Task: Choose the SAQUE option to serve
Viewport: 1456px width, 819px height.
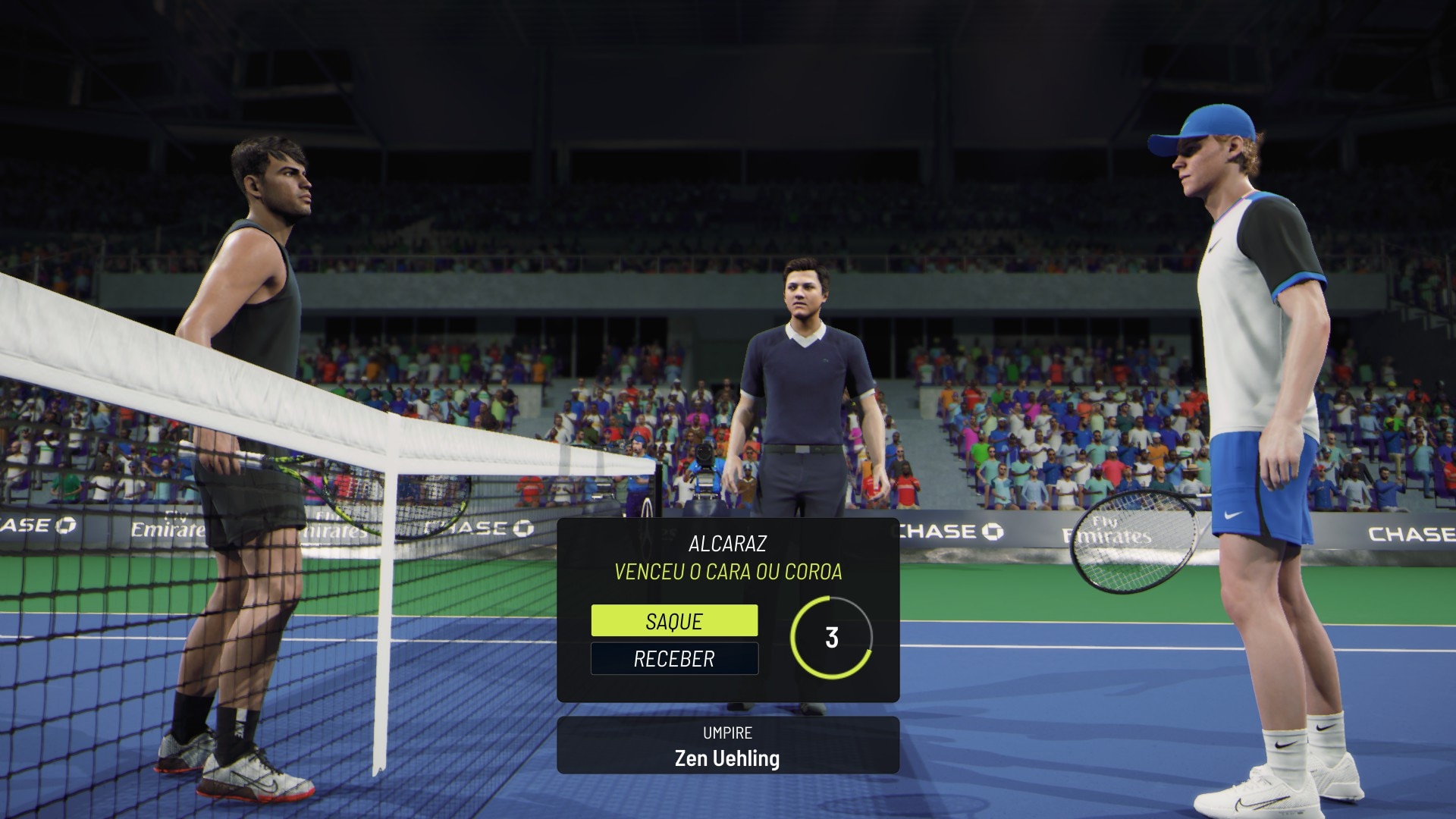Action: 674,621
